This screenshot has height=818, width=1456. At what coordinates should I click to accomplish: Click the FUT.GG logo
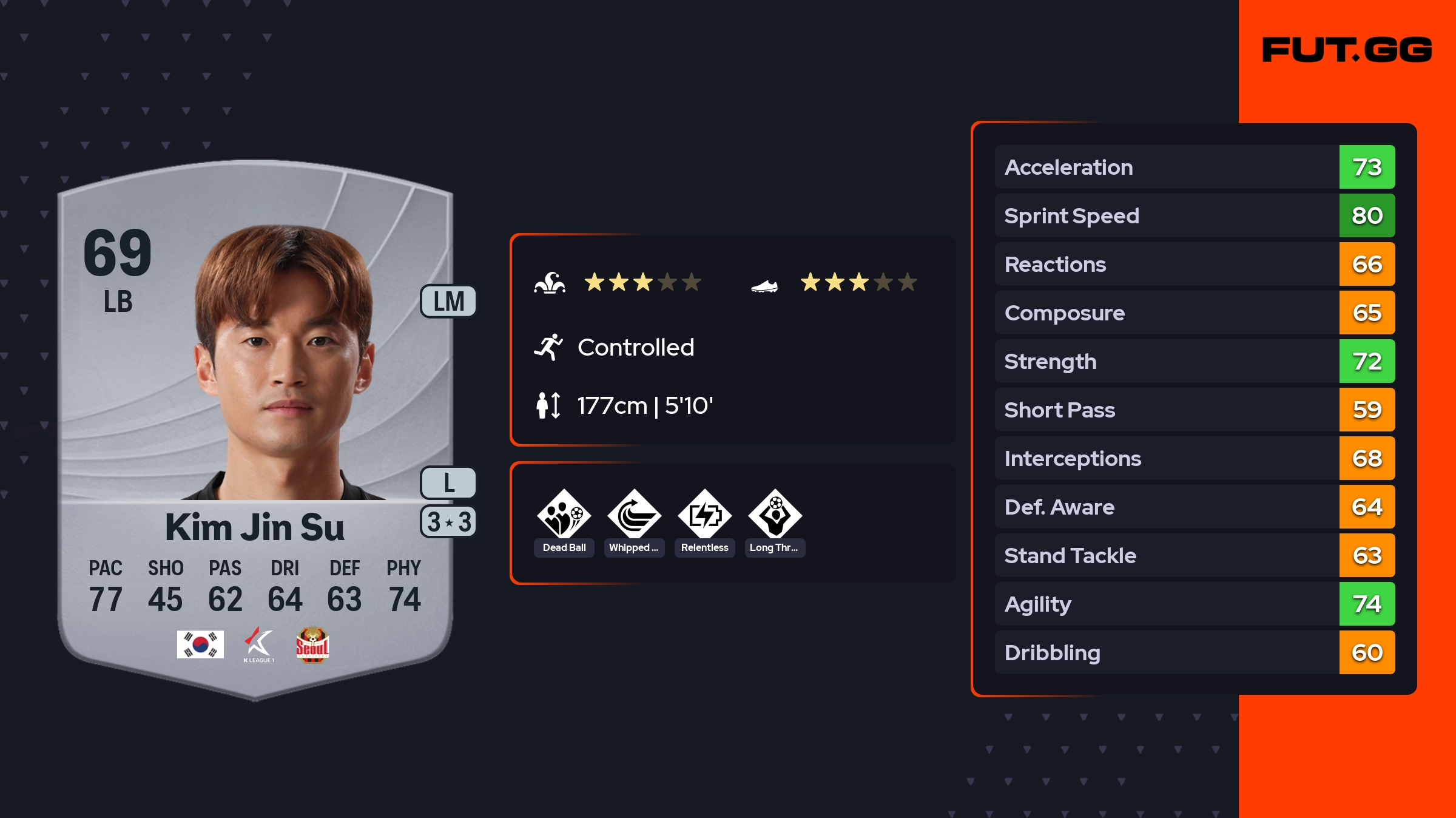pyautogui.click(x=1347, y=50)
